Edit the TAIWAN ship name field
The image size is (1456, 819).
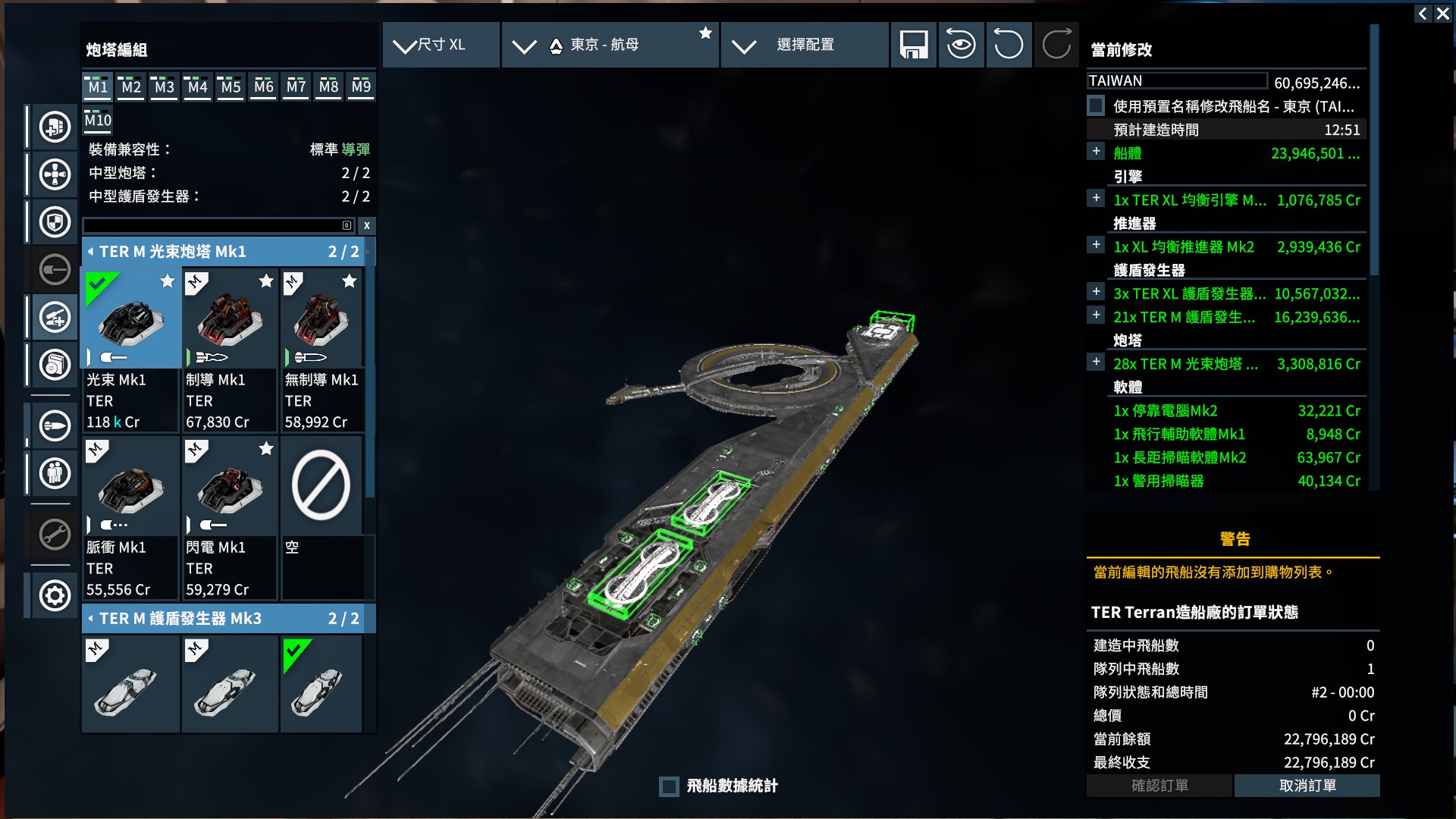coord(1176,81)
